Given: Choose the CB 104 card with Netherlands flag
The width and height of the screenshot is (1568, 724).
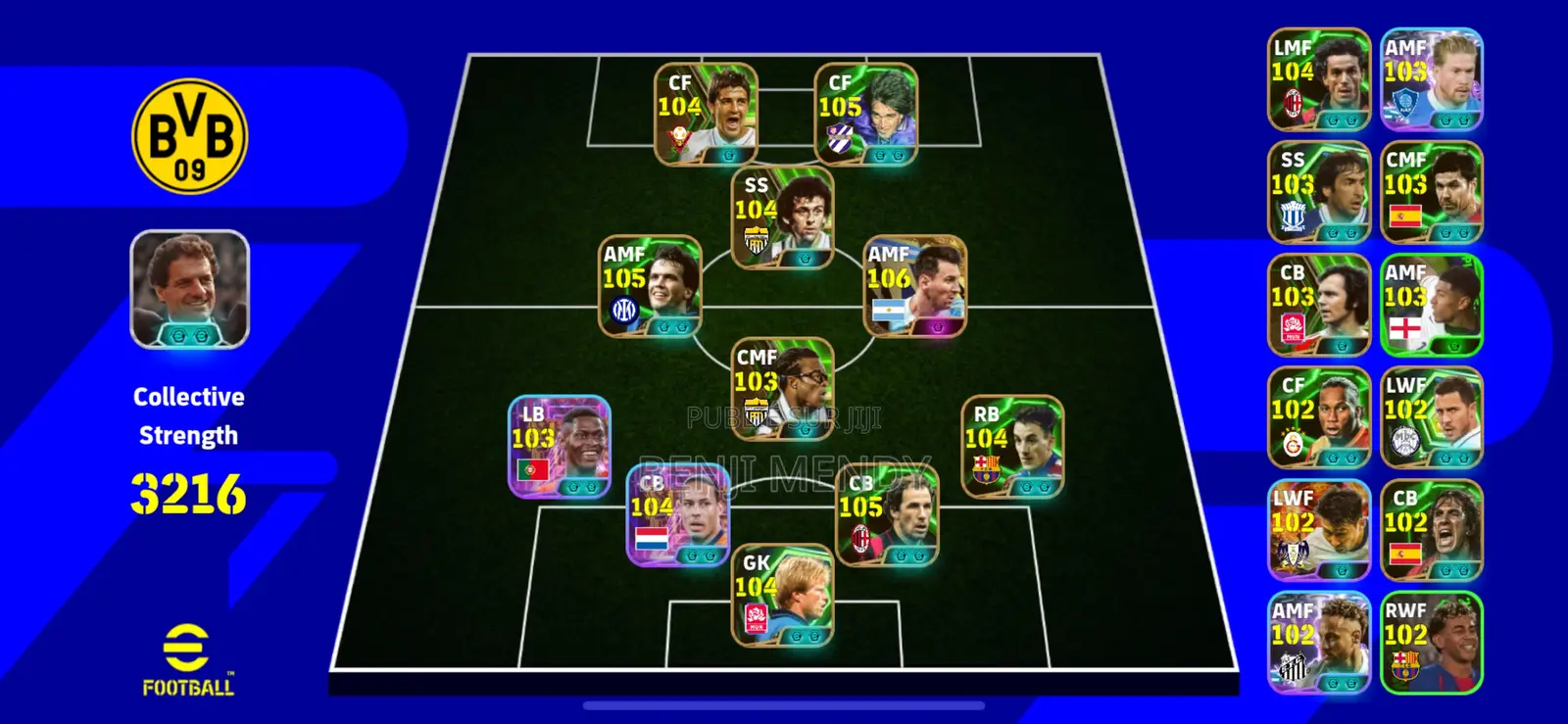Looking at the screenshot, I should (678, 515).
